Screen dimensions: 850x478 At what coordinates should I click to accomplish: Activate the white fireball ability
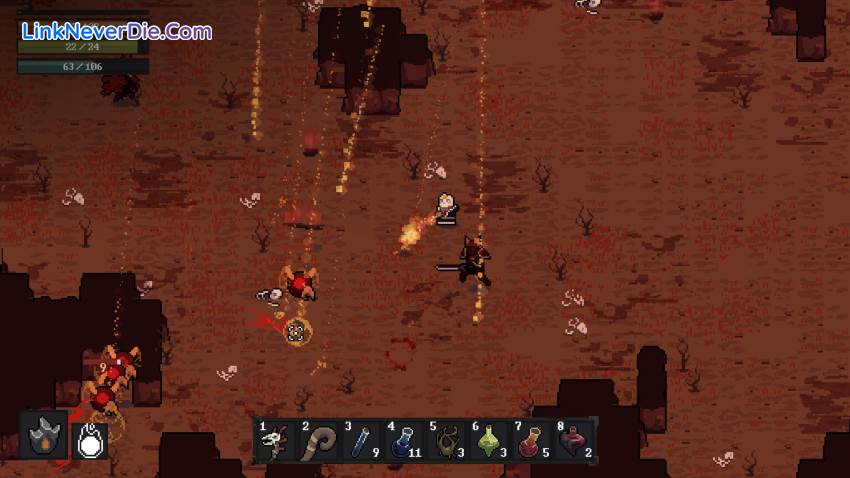[x=91, y=437]
